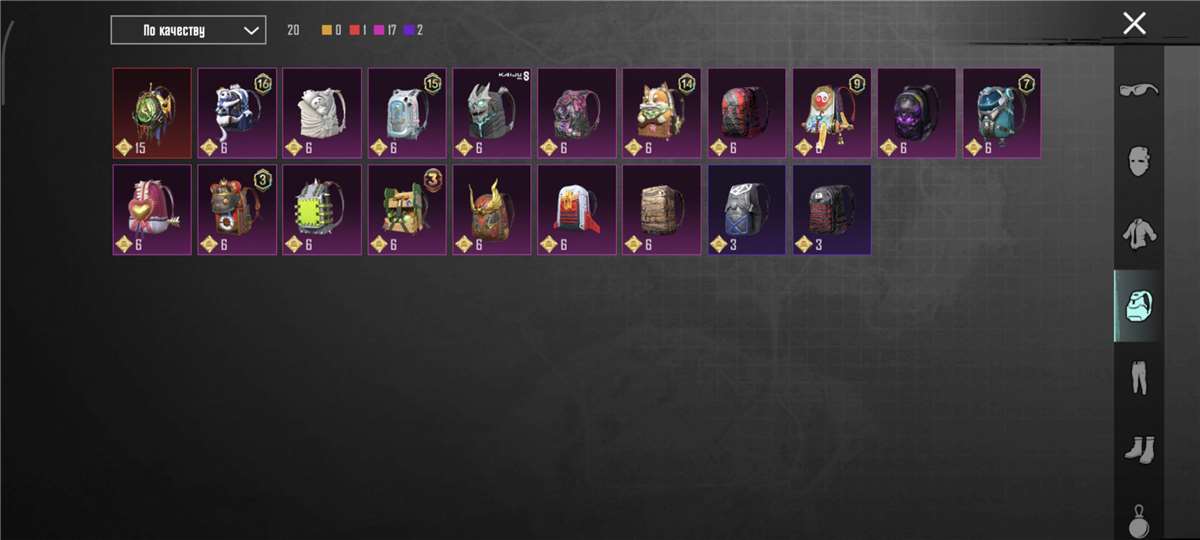
Task: Show the pants category tab
Action: (x=1138, y=378)
